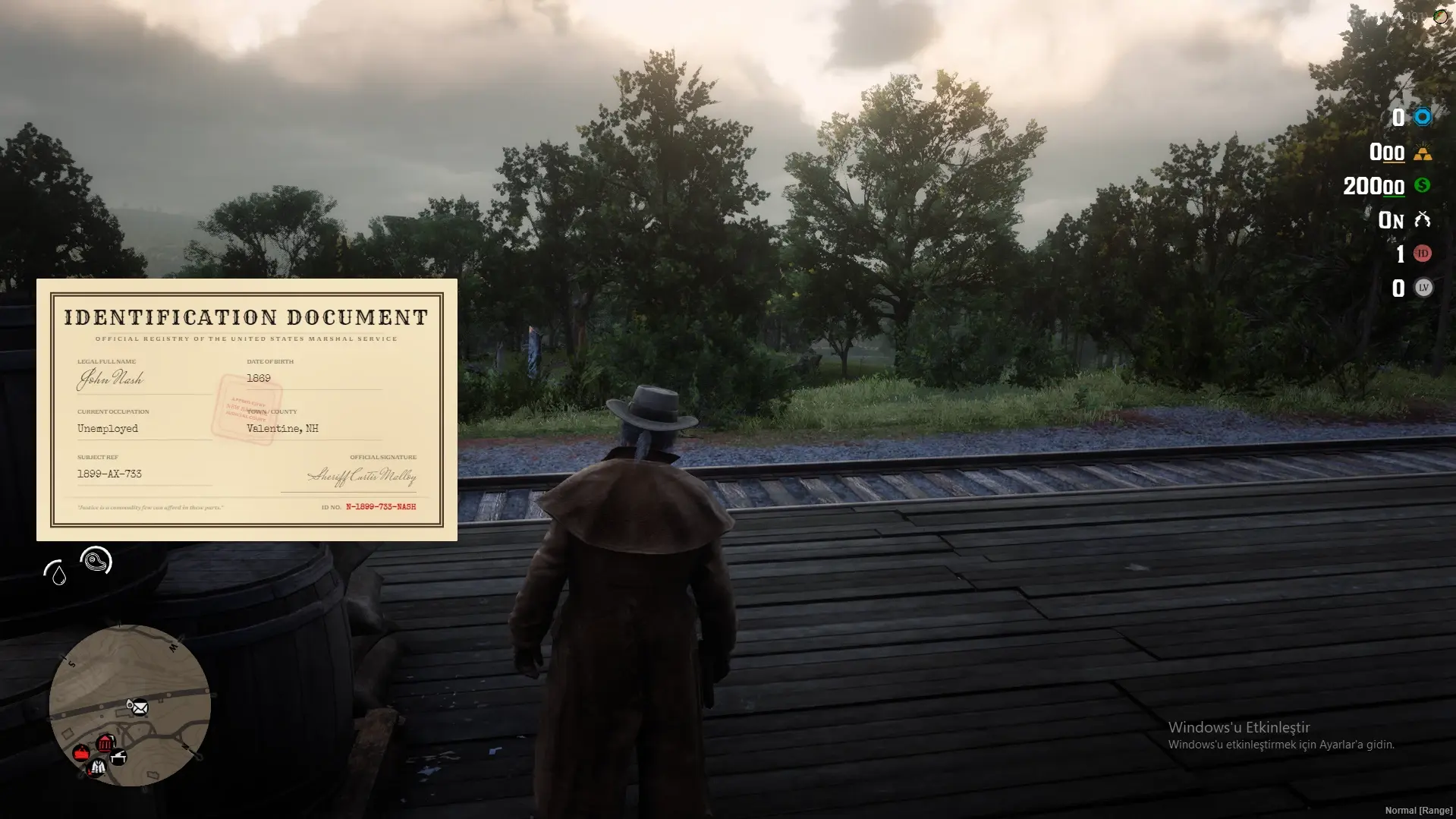Screen dimensions: 1456x819
Task: Click the post office envelope marker on minimap
Action: tap(138, 707)
